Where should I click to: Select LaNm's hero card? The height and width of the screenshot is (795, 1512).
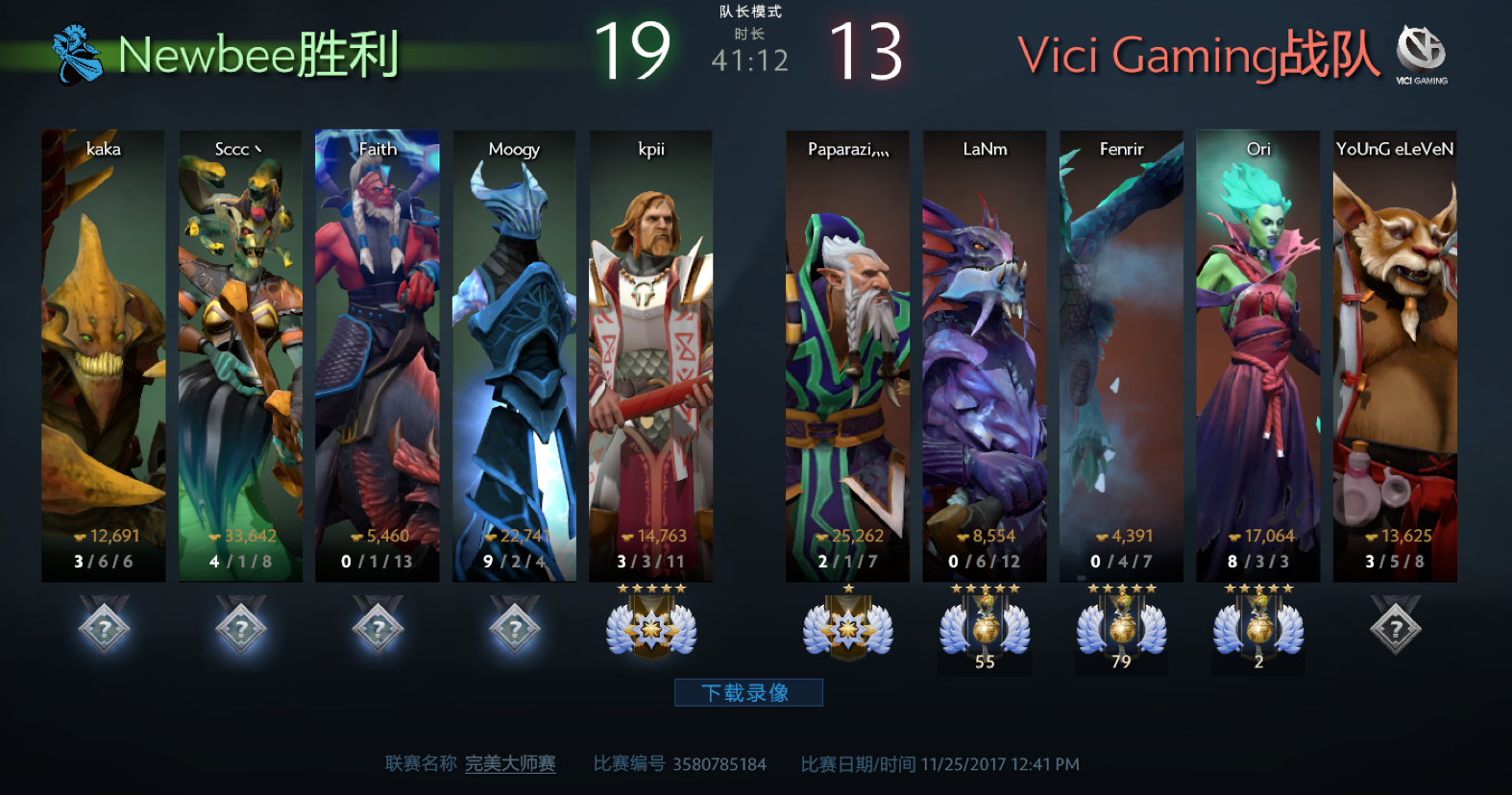985,355
